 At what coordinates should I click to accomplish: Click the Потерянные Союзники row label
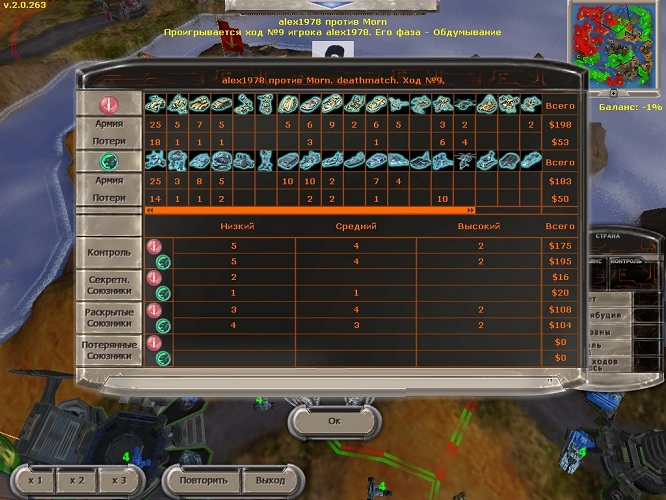point(108,349)
